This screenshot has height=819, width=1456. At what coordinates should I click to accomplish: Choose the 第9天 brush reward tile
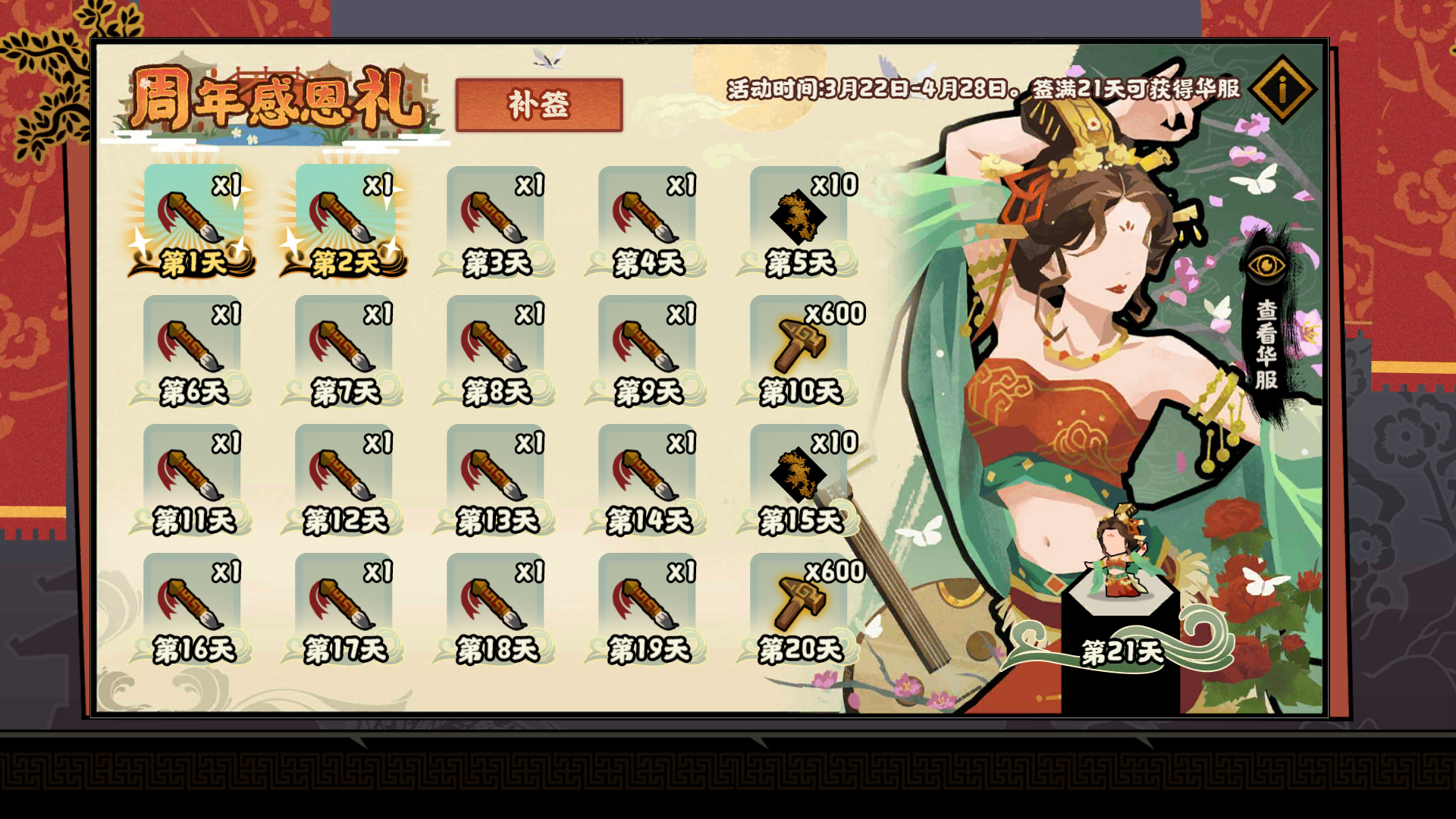coord(648,349)
